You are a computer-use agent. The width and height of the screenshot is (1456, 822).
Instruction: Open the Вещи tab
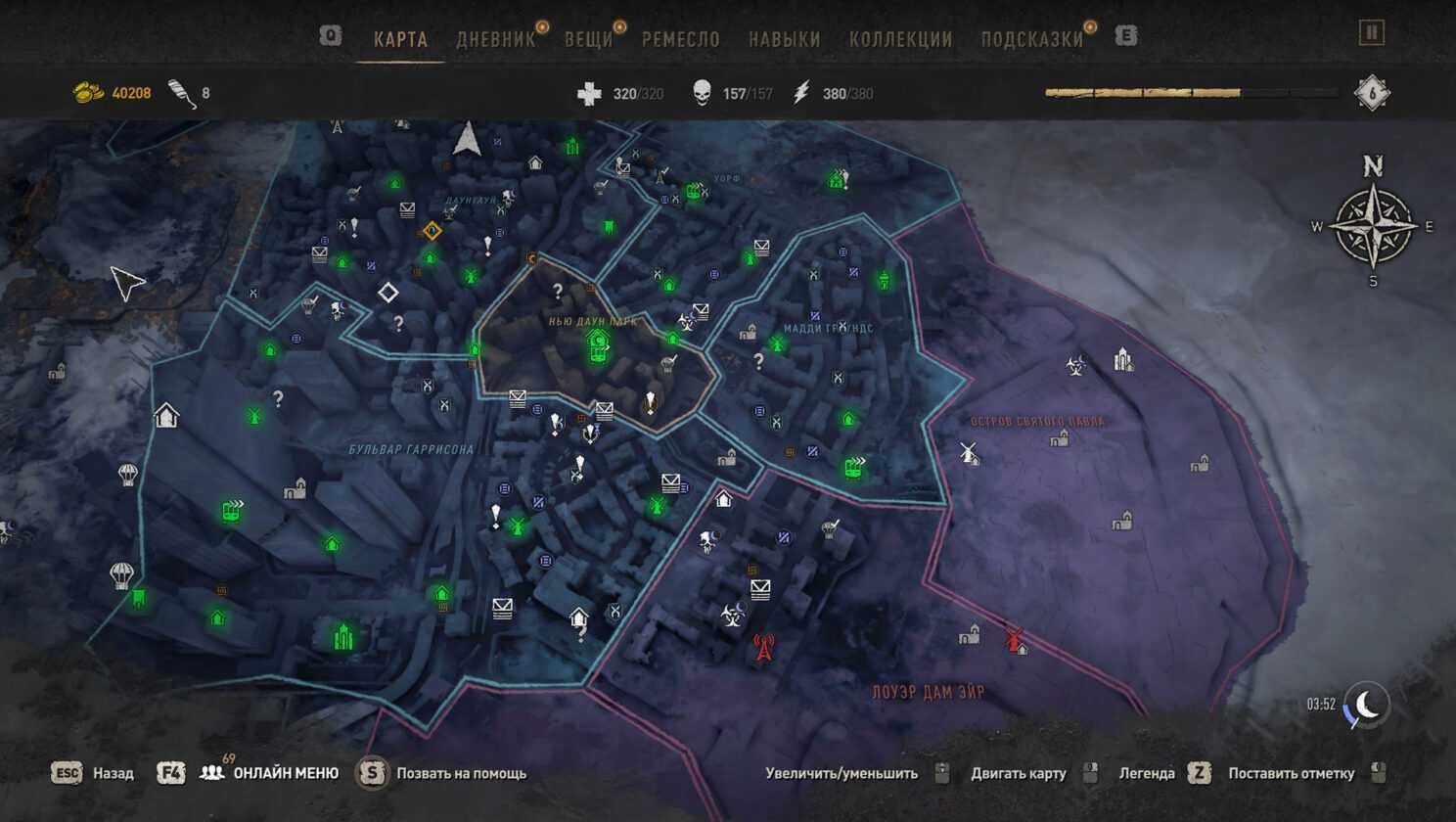pos(588,39)
